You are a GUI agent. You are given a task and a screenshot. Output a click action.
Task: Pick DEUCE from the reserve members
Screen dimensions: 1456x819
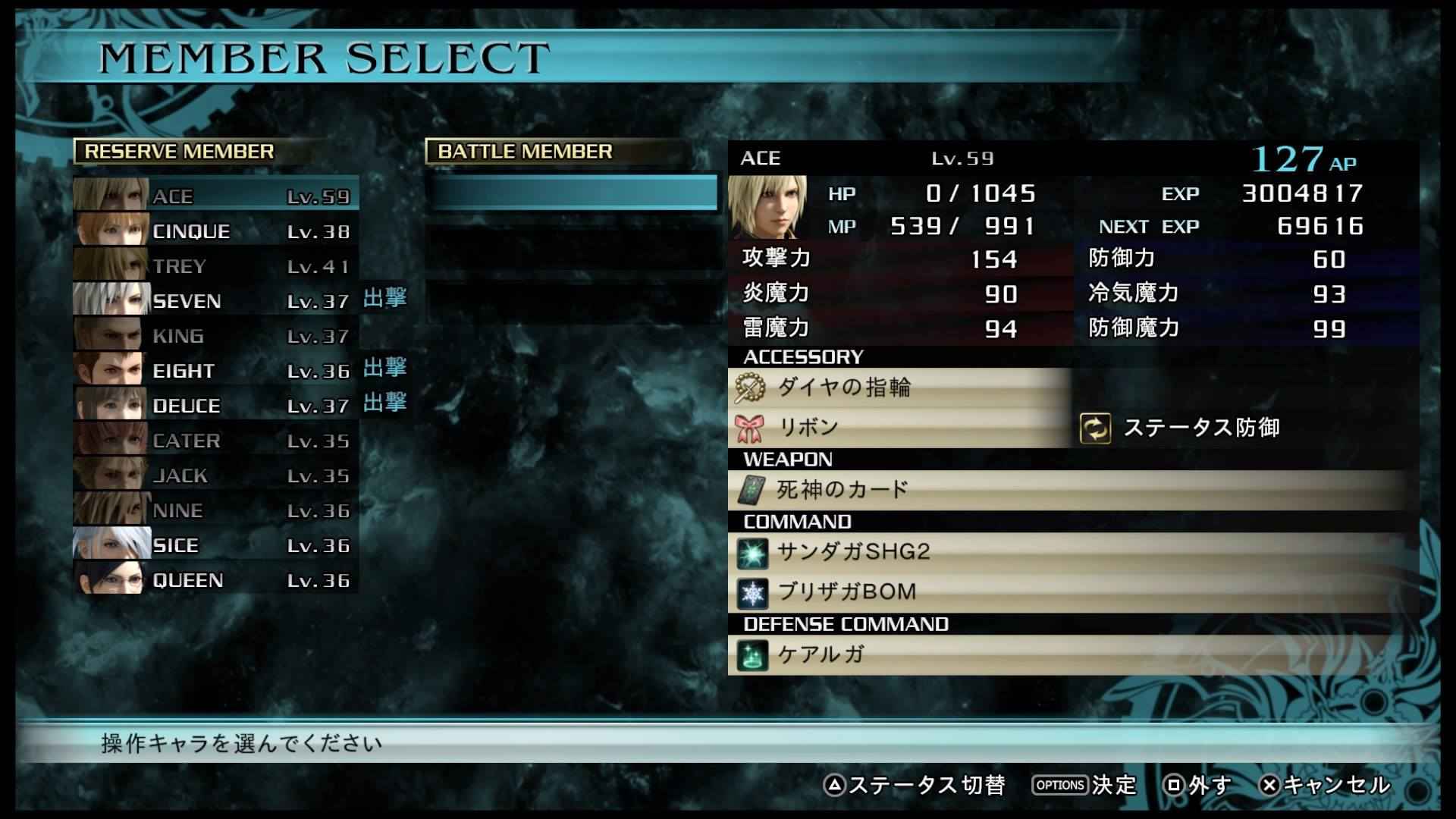[x=216, y=406]
